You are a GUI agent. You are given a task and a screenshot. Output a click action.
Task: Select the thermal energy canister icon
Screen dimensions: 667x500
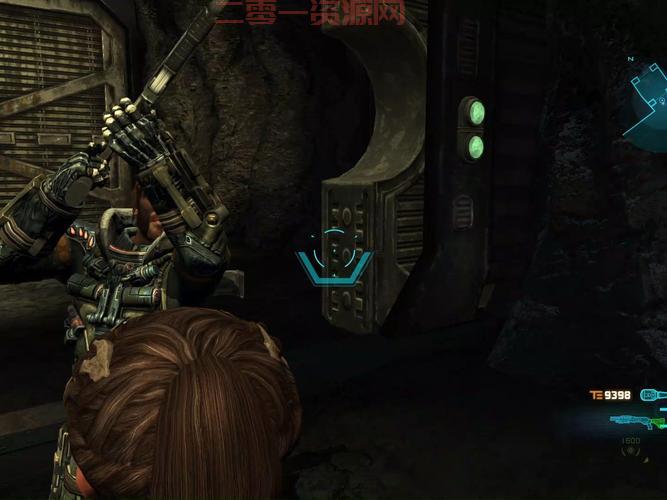[653, 395]
